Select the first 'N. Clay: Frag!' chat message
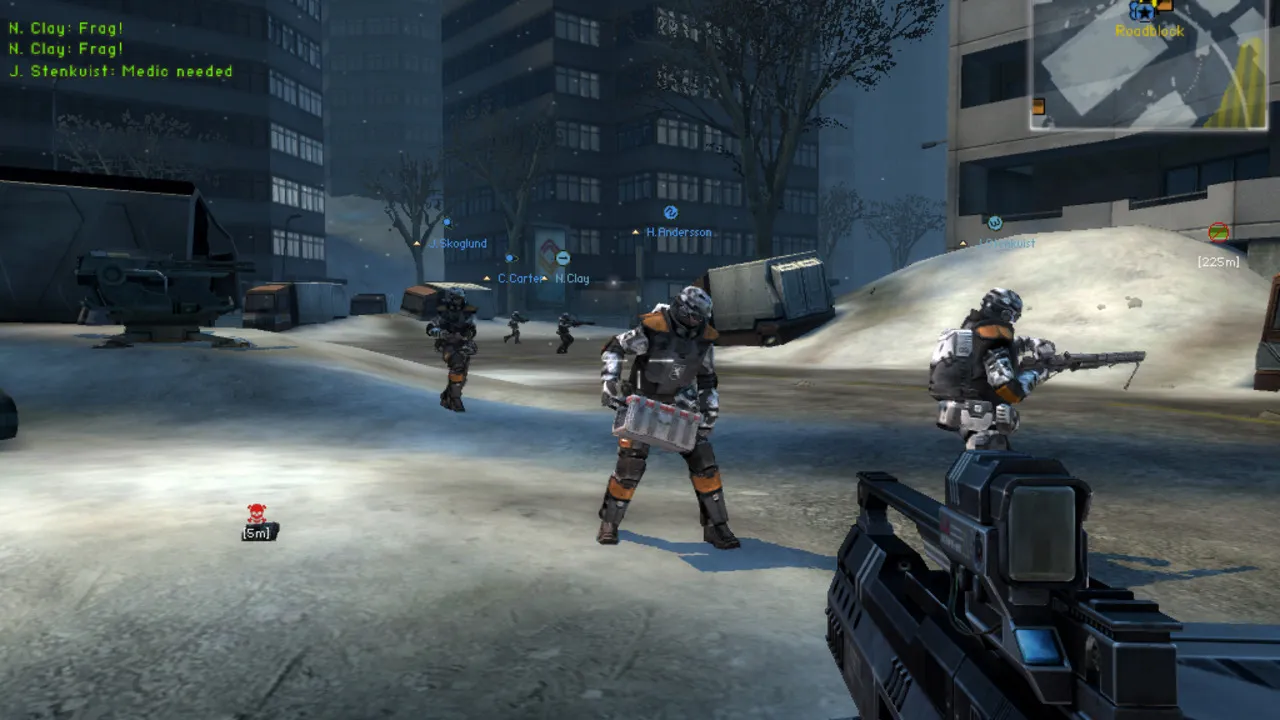Viewport: 1280px width, 720px height. 65,28
